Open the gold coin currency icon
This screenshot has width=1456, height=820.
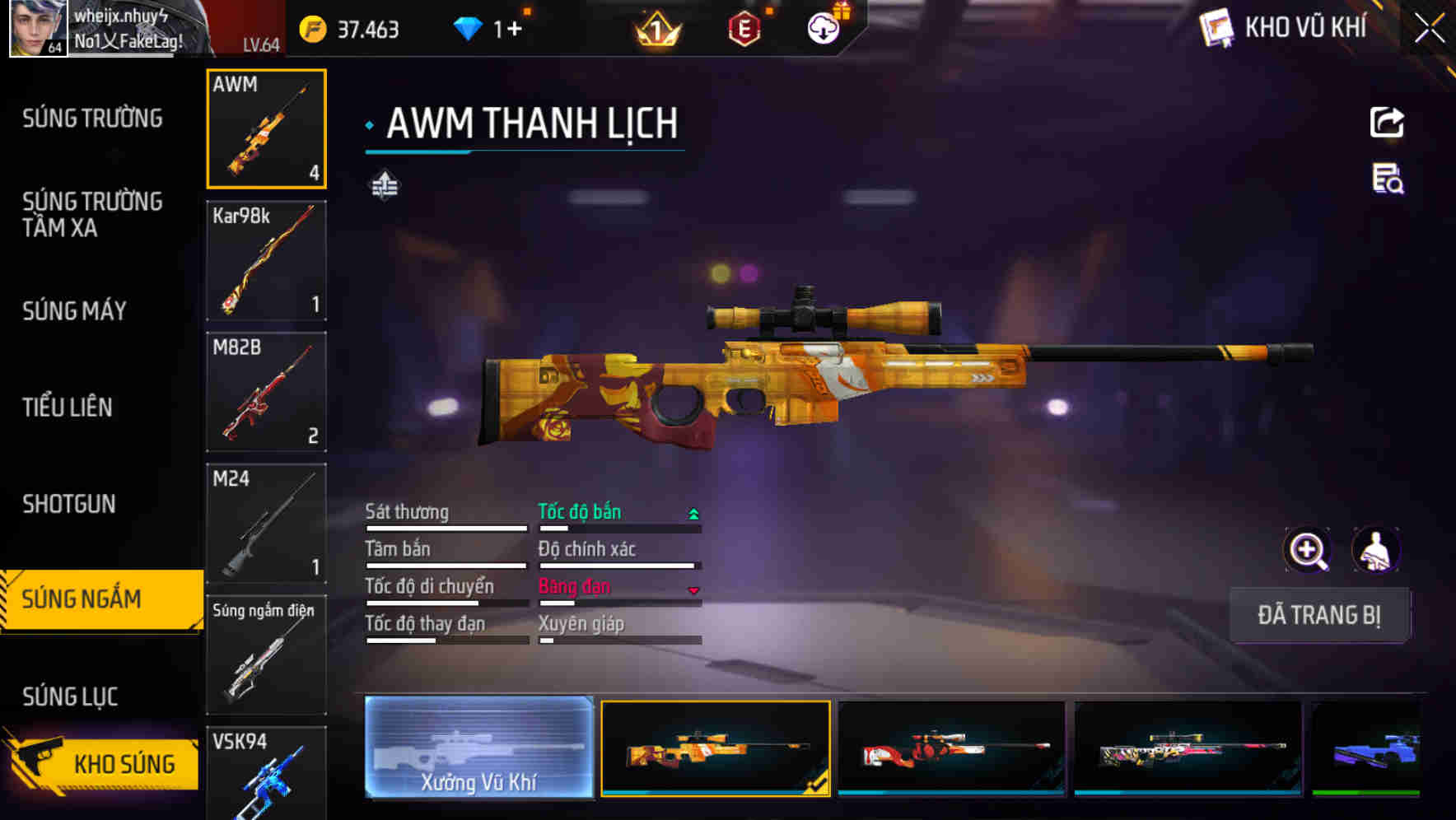click(x=311, y=28)
